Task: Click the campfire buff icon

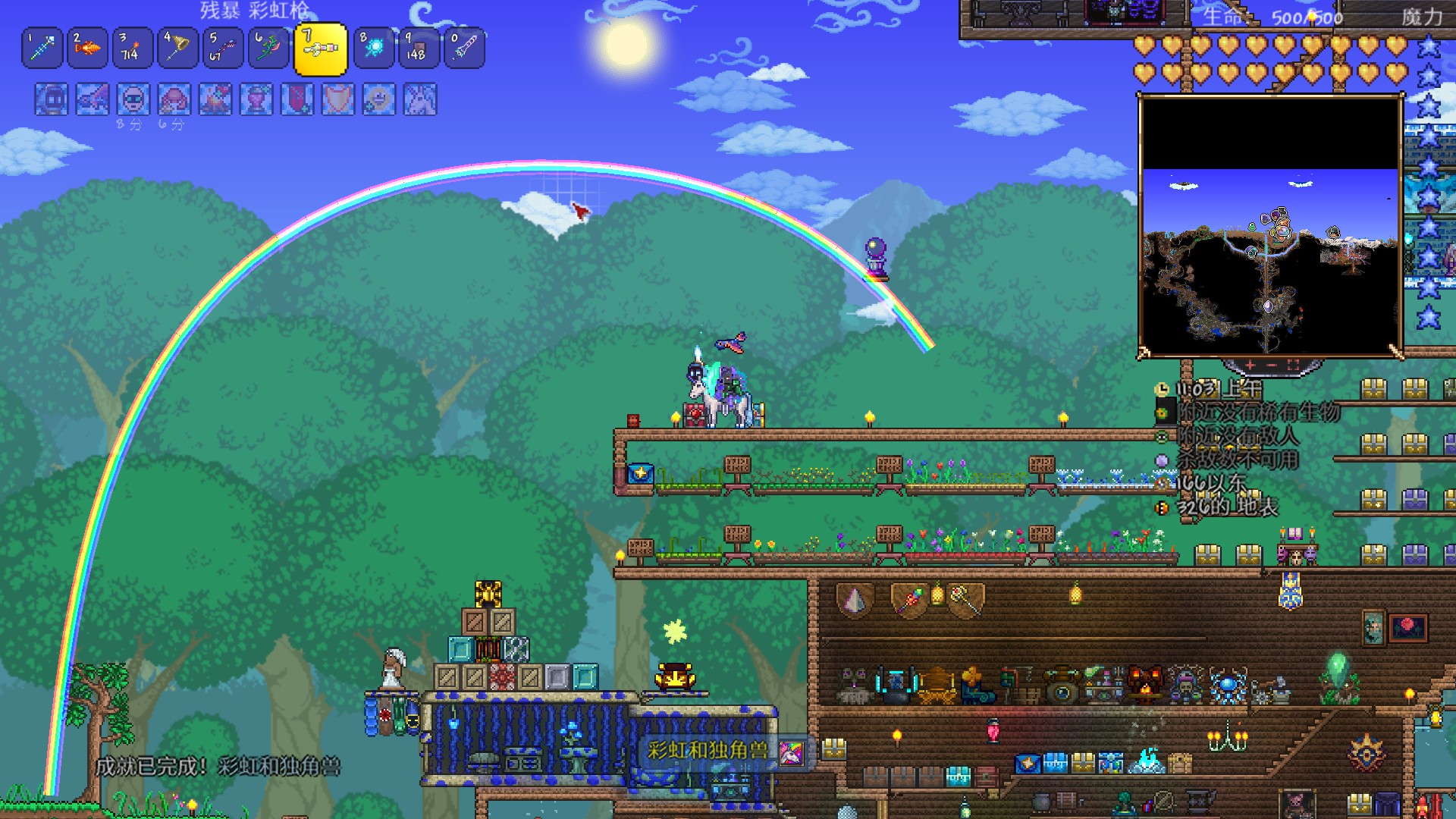Action: tap(215, 99)
